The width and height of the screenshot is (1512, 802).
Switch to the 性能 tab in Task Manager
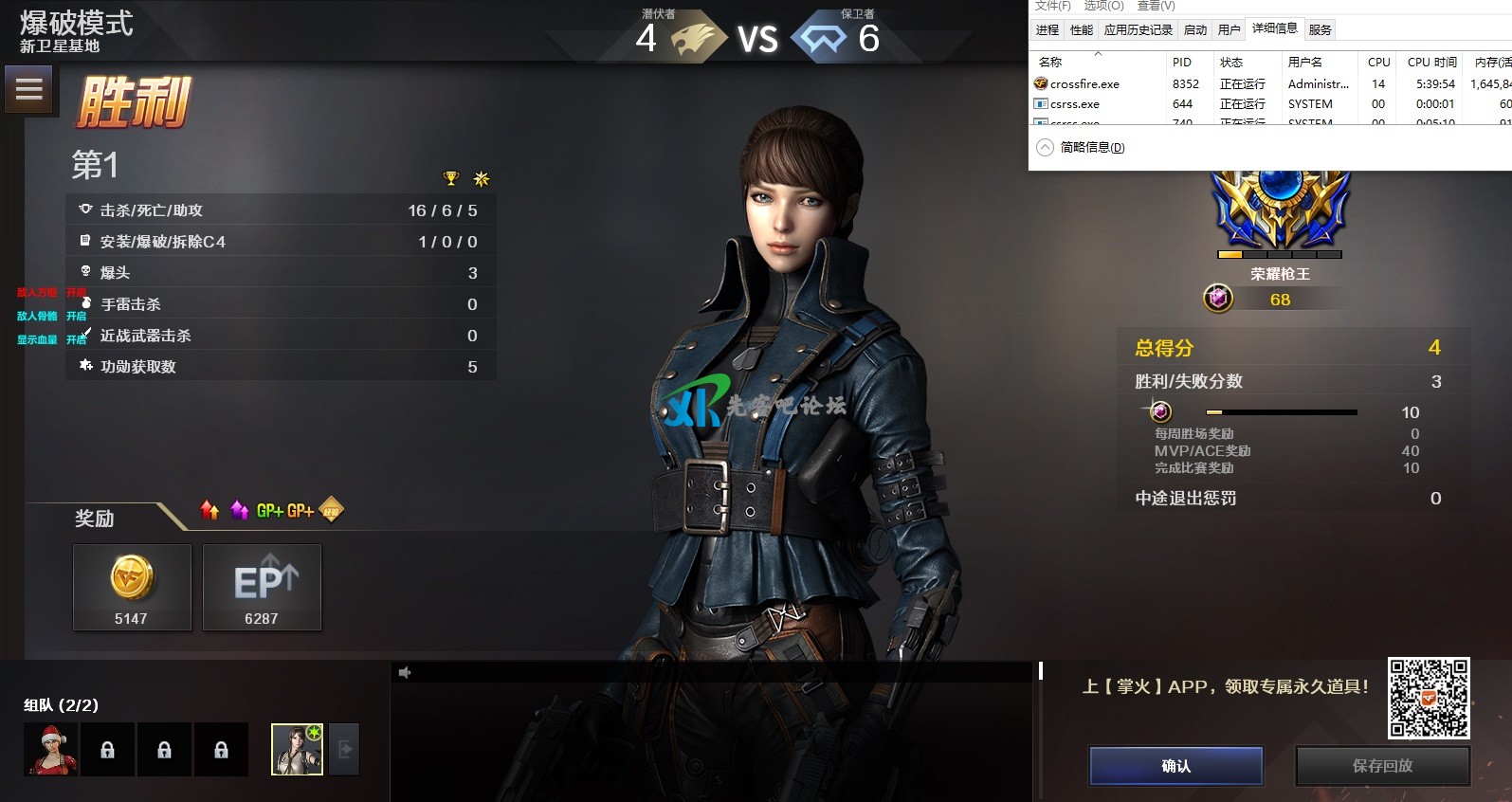pos(1082,30)
